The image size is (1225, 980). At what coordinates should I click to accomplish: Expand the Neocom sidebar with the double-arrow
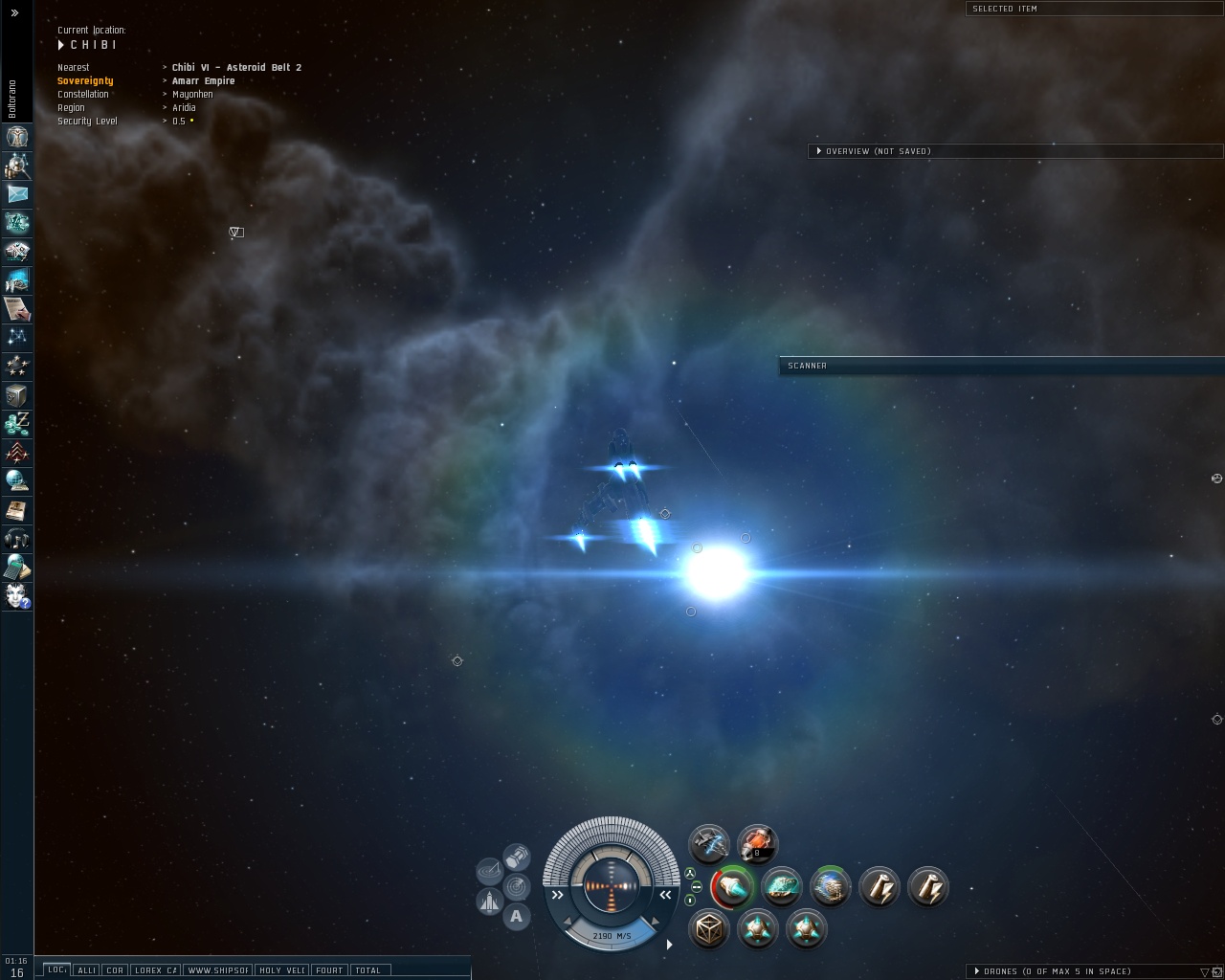pos(14,12)
